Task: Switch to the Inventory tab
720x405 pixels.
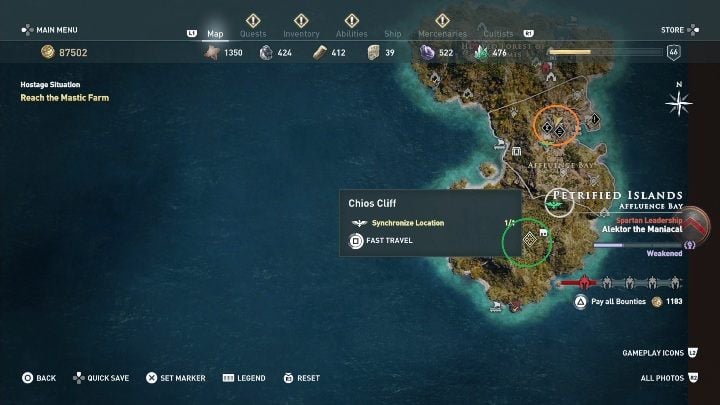Action: point(301,33)
